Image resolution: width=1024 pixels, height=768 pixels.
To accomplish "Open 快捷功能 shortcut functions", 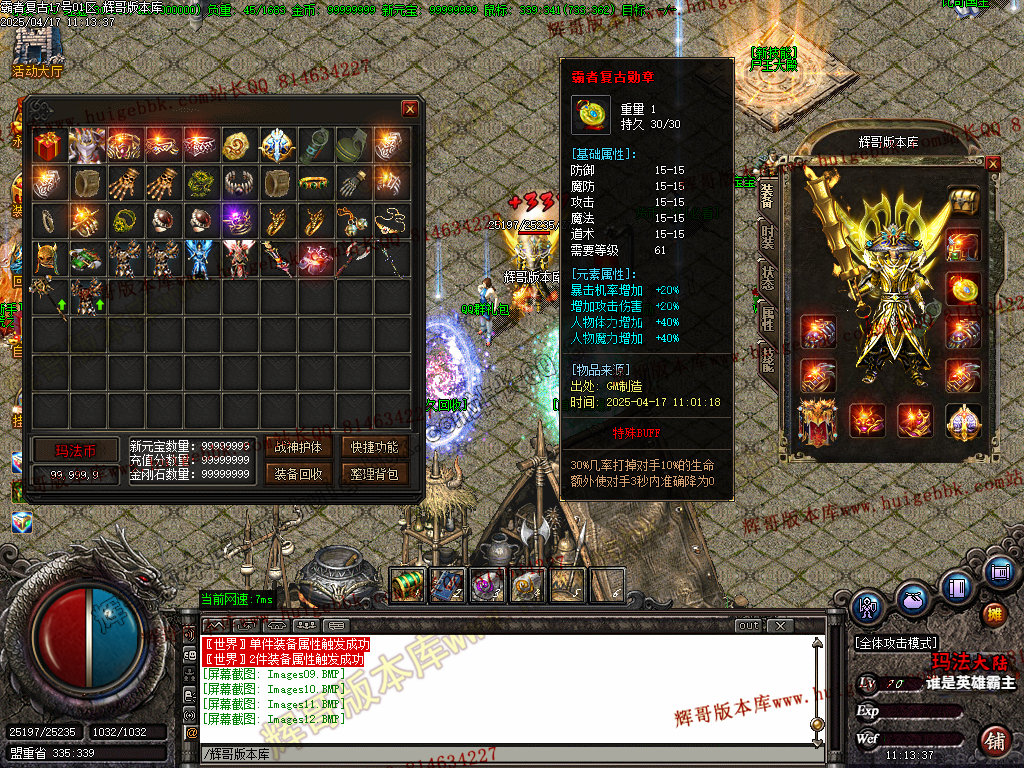I will point(374,447).
